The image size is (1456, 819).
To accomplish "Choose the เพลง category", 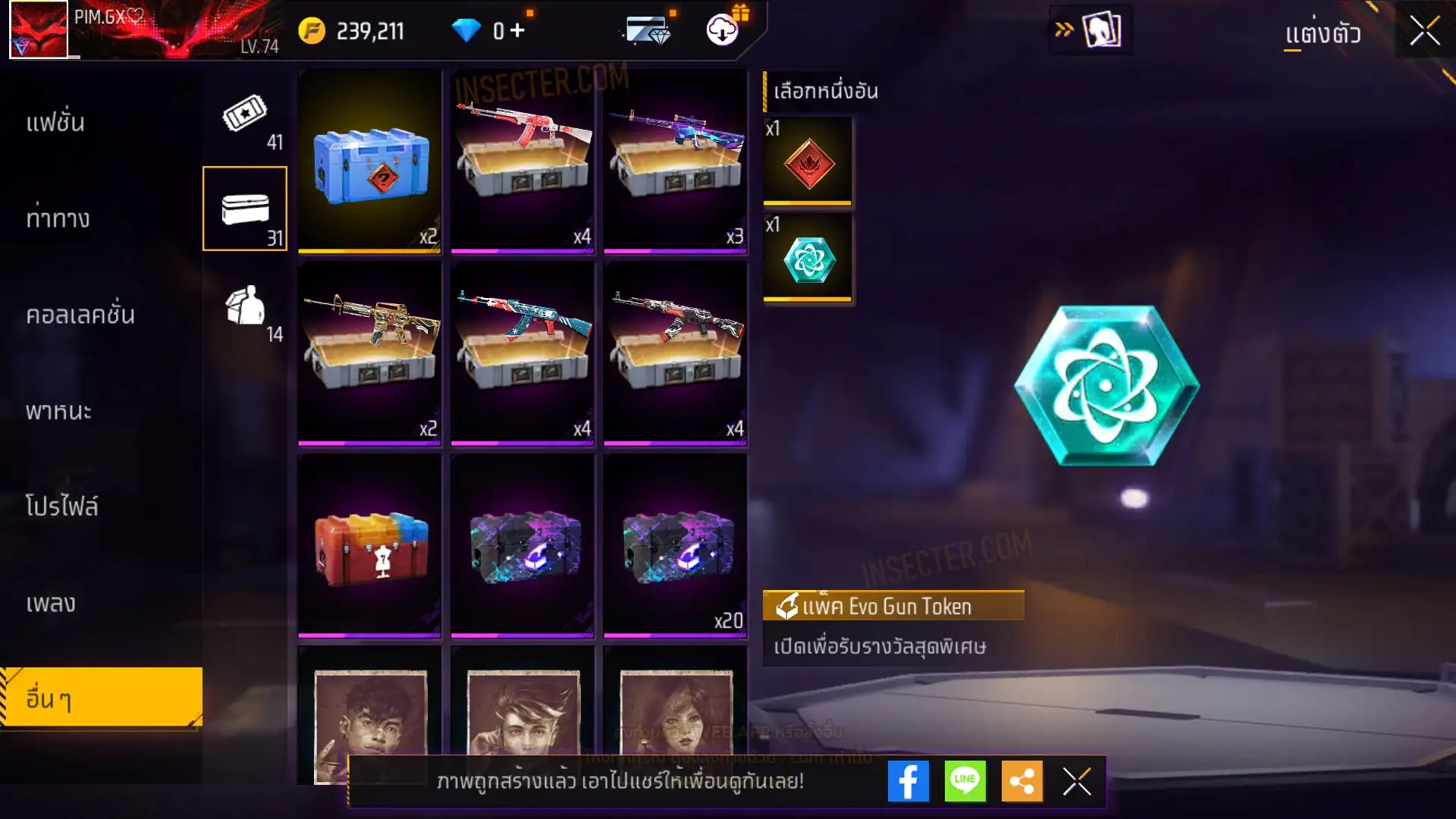I will [x=51, y=604].
